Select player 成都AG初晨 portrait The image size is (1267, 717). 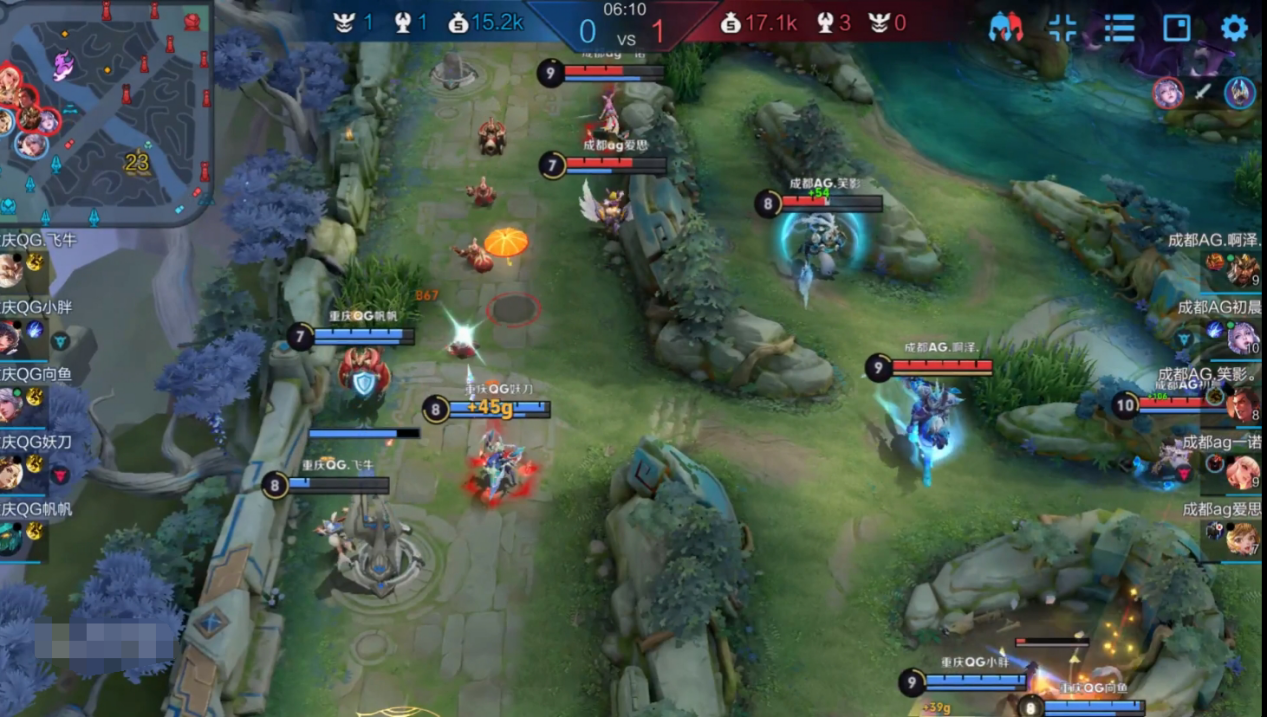click(1242, 337)
